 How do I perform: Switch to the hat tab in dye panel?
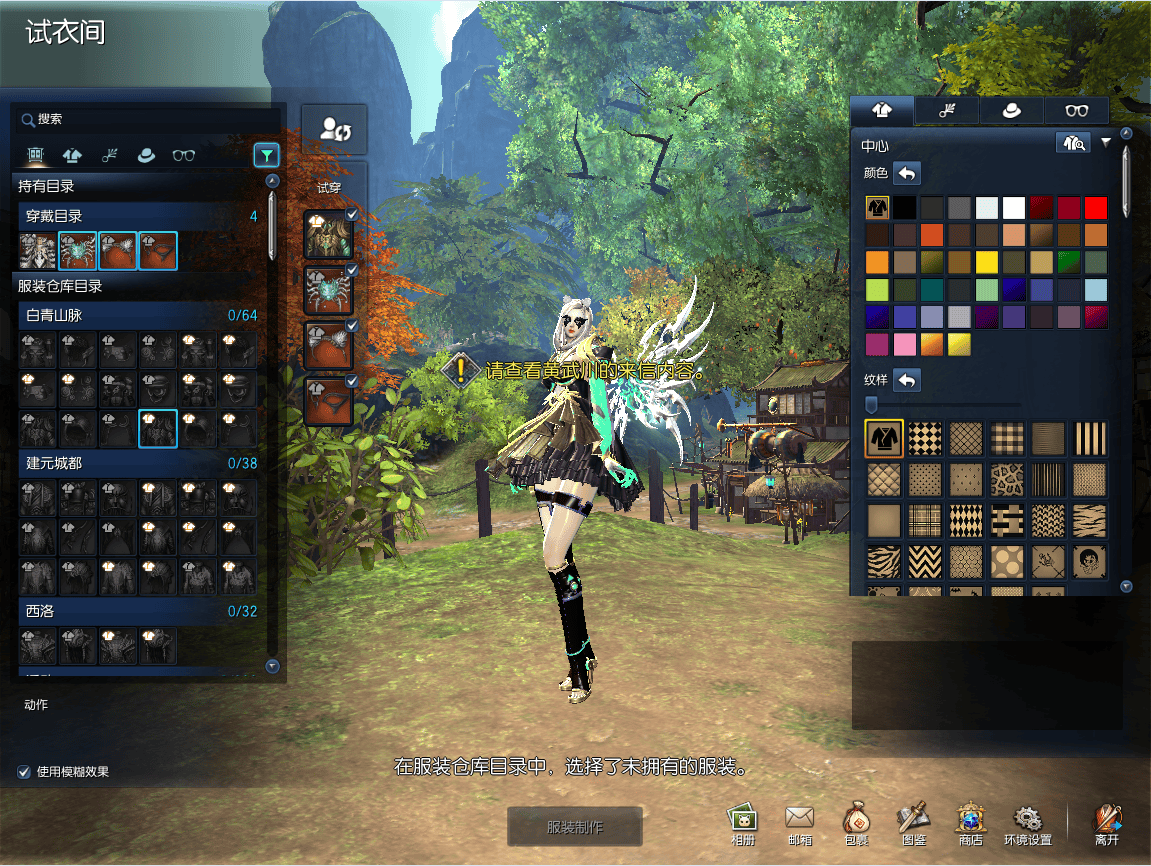click(x=1011, y=111)
